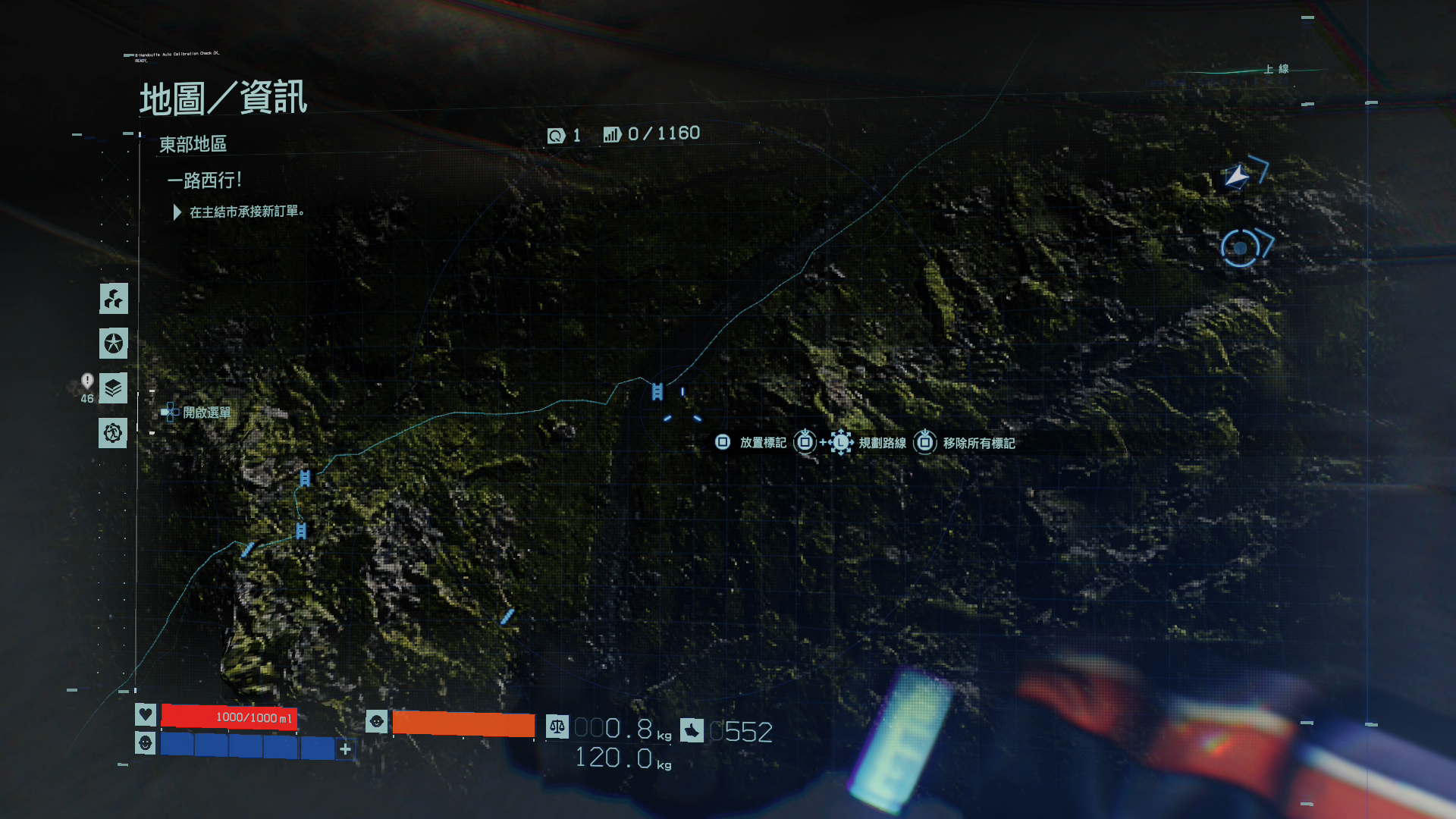Screen dimensions: 1456x819
Task: Select the lower ladder marker on the route
Action: point(301,531)
